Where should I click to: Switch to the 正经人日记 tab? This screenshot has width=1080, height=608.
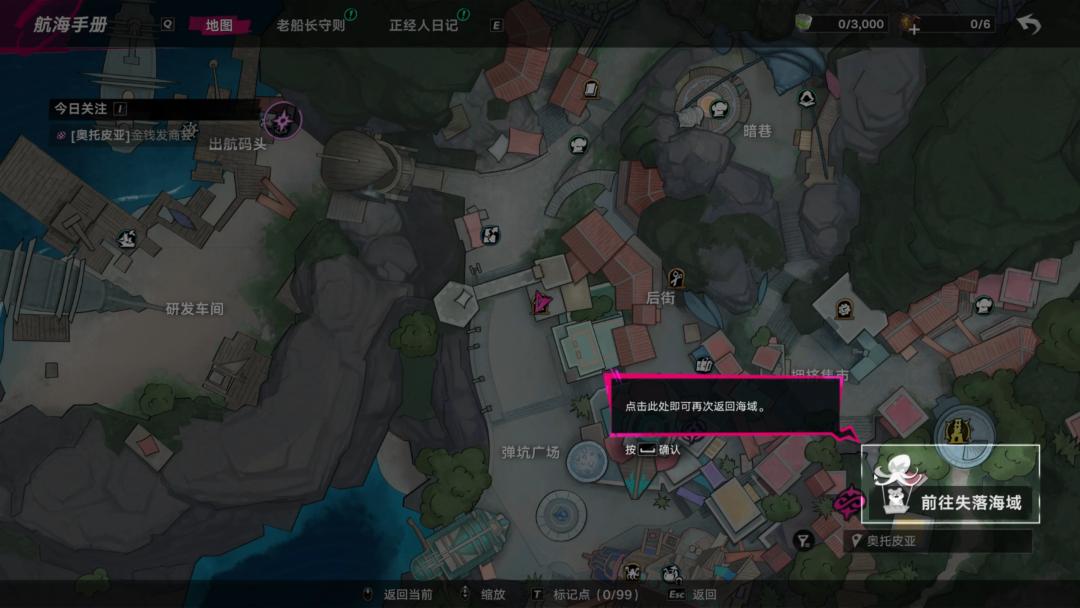pos(423,25)
